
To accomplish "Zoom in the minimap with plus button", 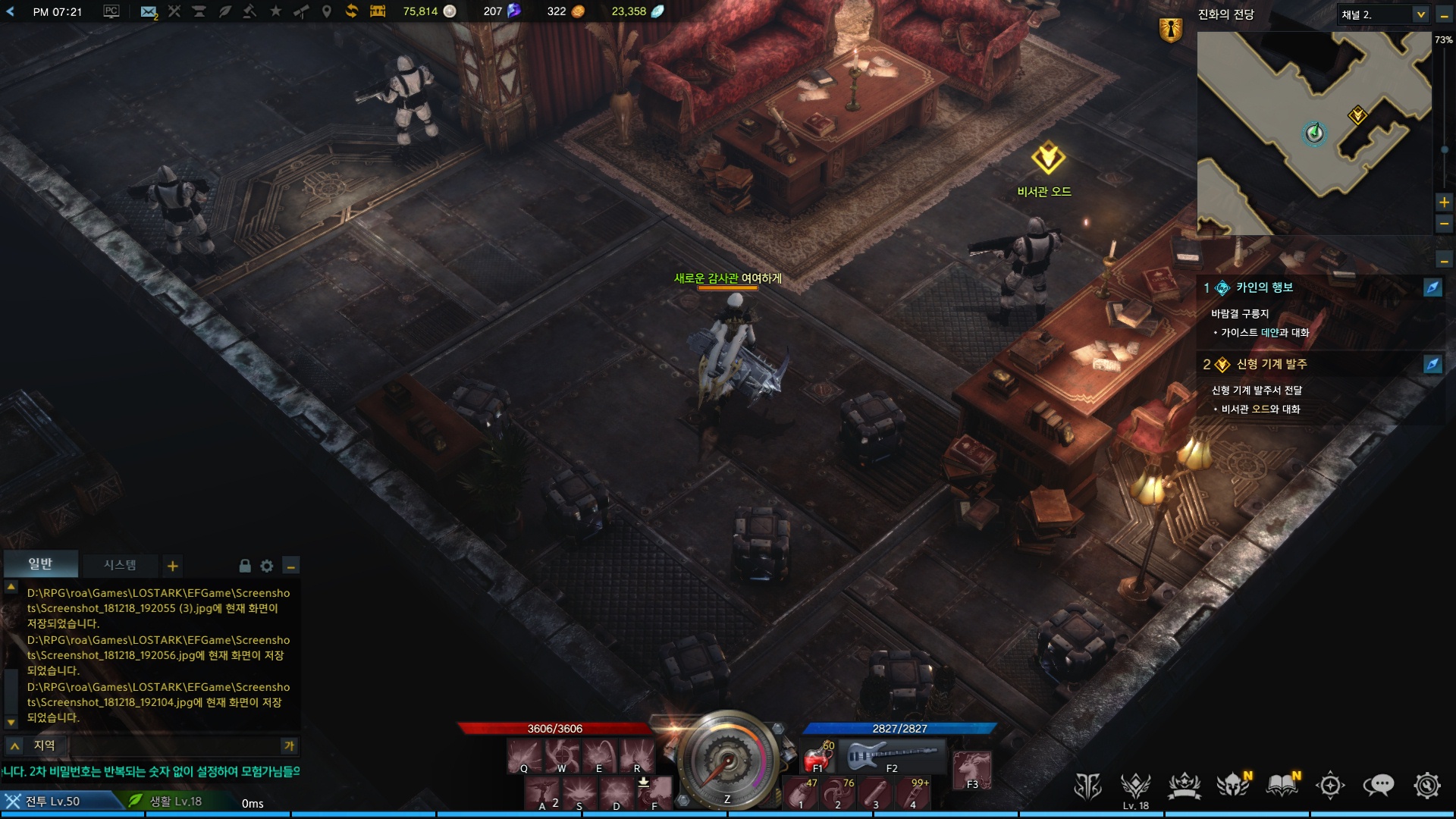I will 1444,202.
